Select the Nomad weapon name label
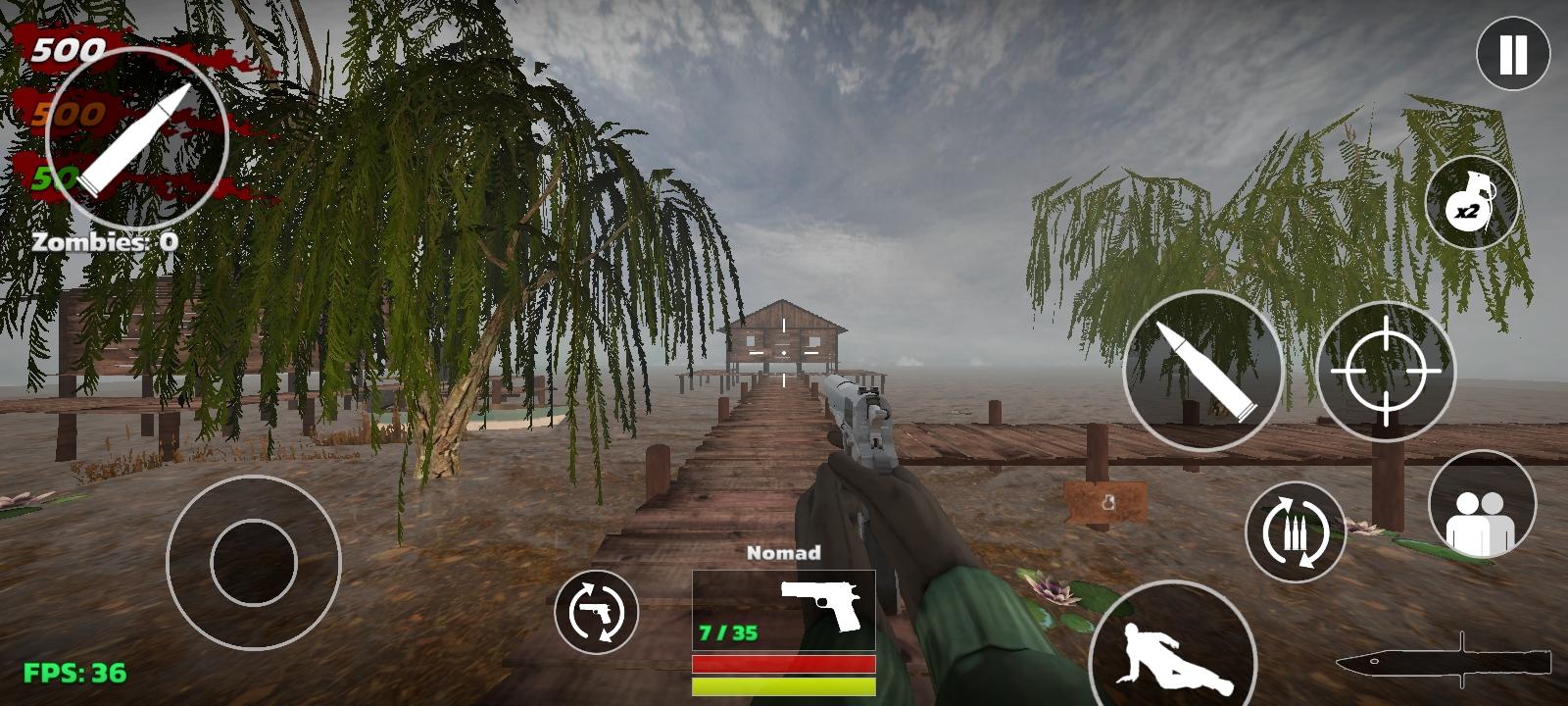 [784, 554]
